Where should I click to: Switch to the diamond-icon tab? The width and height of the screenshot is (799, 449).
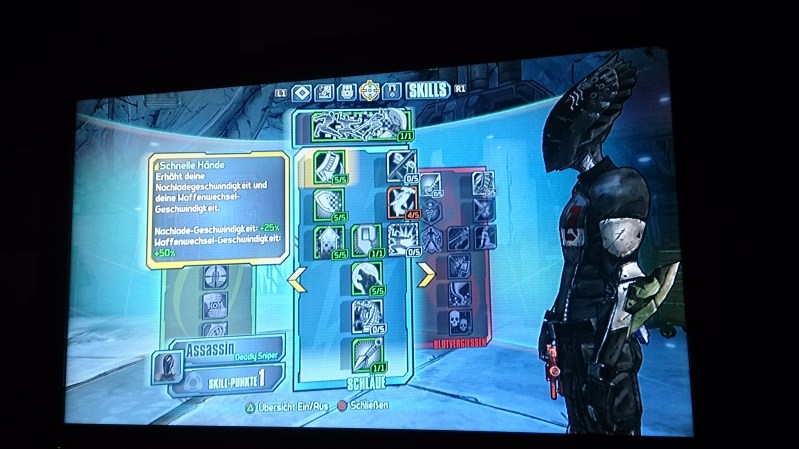[x=300, y=93]
